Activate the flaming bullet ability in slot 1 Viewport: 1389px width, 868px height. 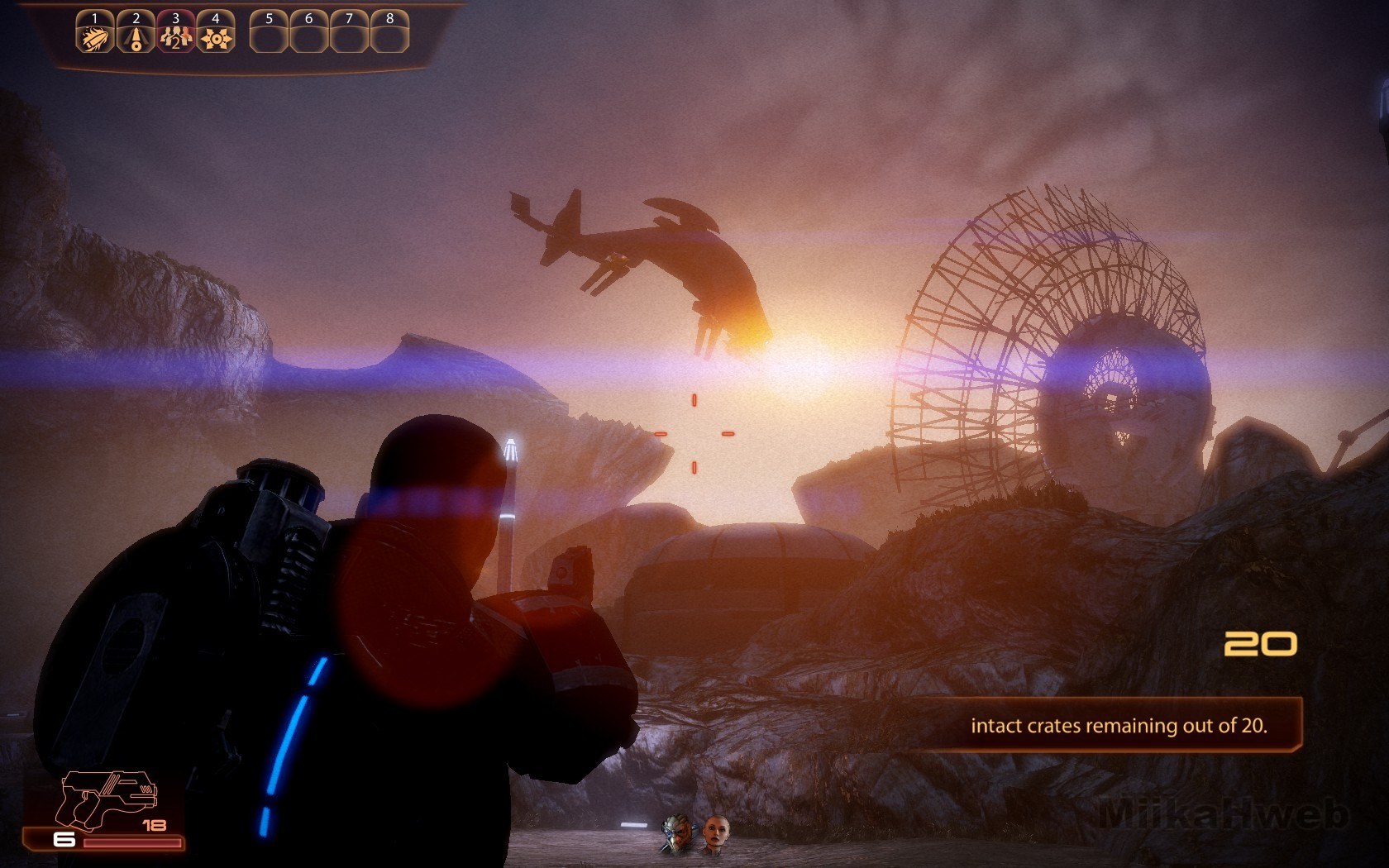pyautogui.click(x=94, y=36)
